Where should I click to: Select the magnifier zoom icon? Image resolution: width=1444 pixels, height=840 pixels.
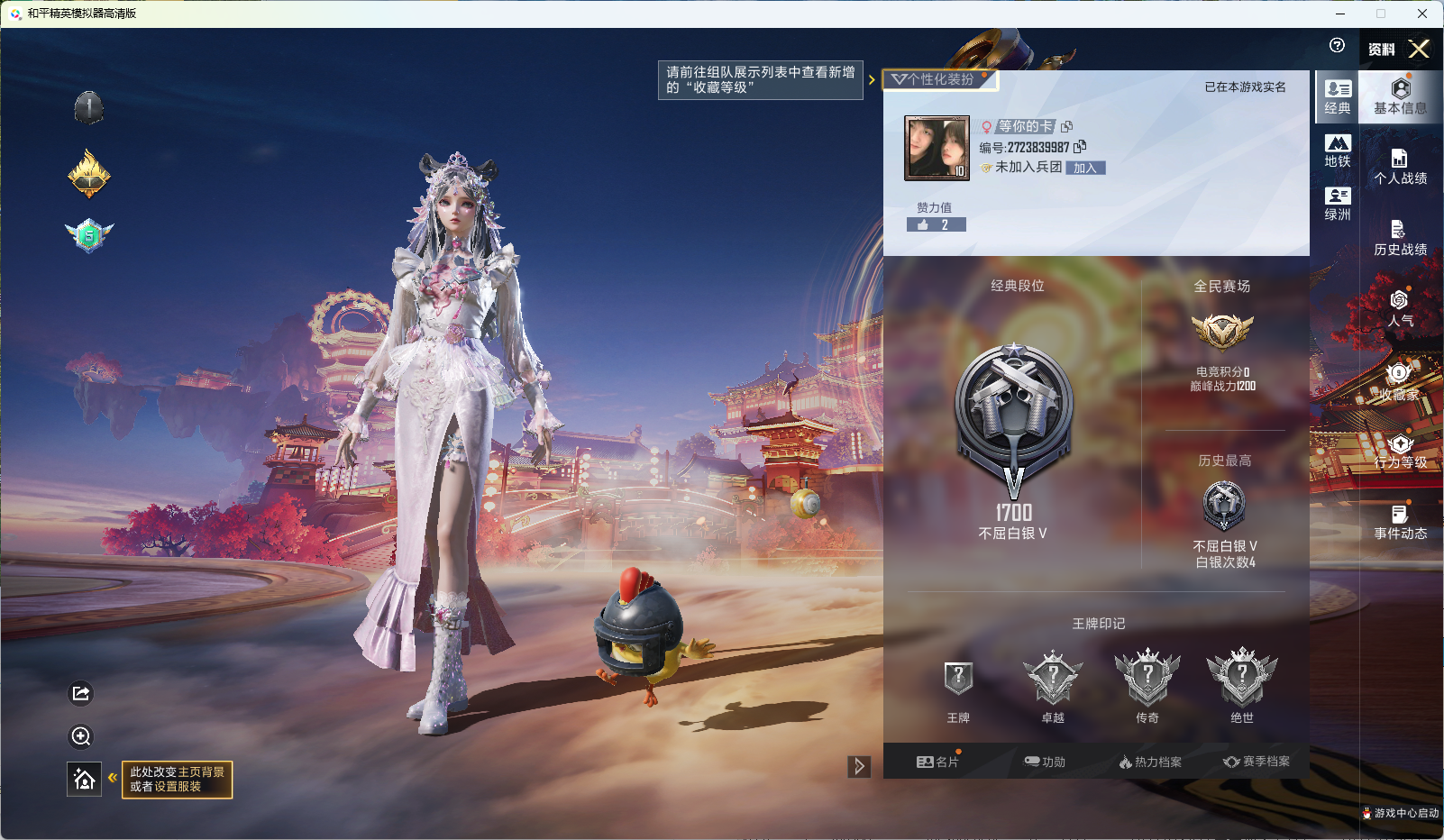pos(80,737)
